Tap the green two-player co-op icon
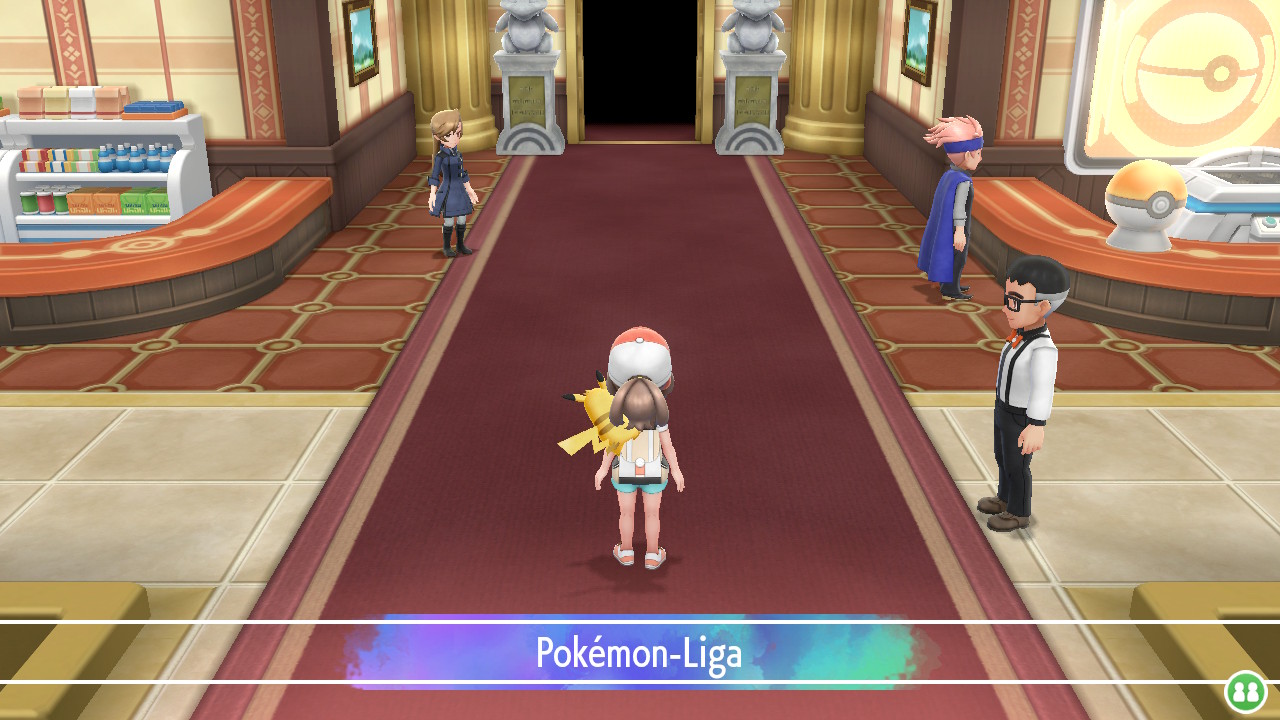Screen dimensions: 1280x720 tap(1246, 691)
